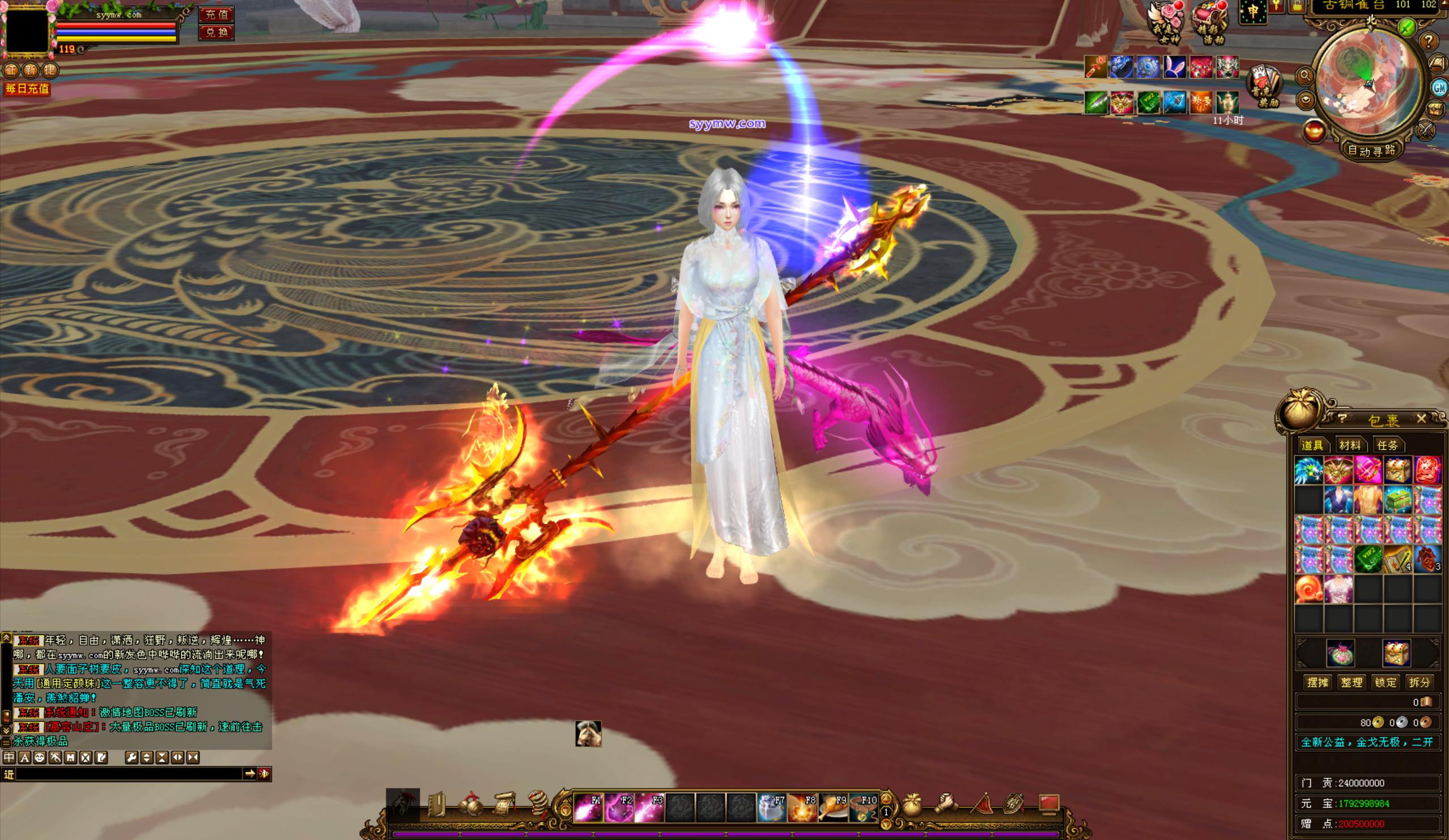Select the green VIP2 card in the bag
Screen dimensions: 1449x840
[x=1368, y=559]
